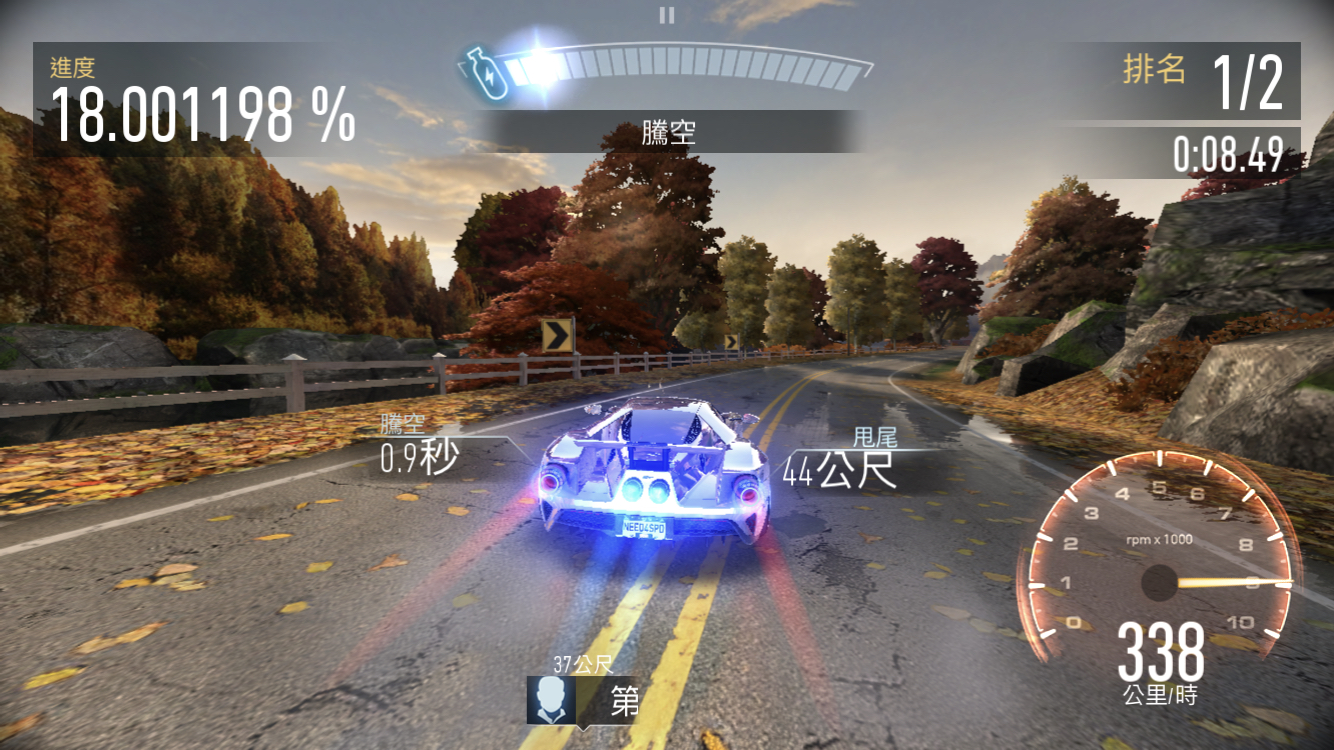This screenshot has width=1334, height=750.
Task: Pause the race with the pause icon
Action: pyautogui.click(x=667, y=15)
